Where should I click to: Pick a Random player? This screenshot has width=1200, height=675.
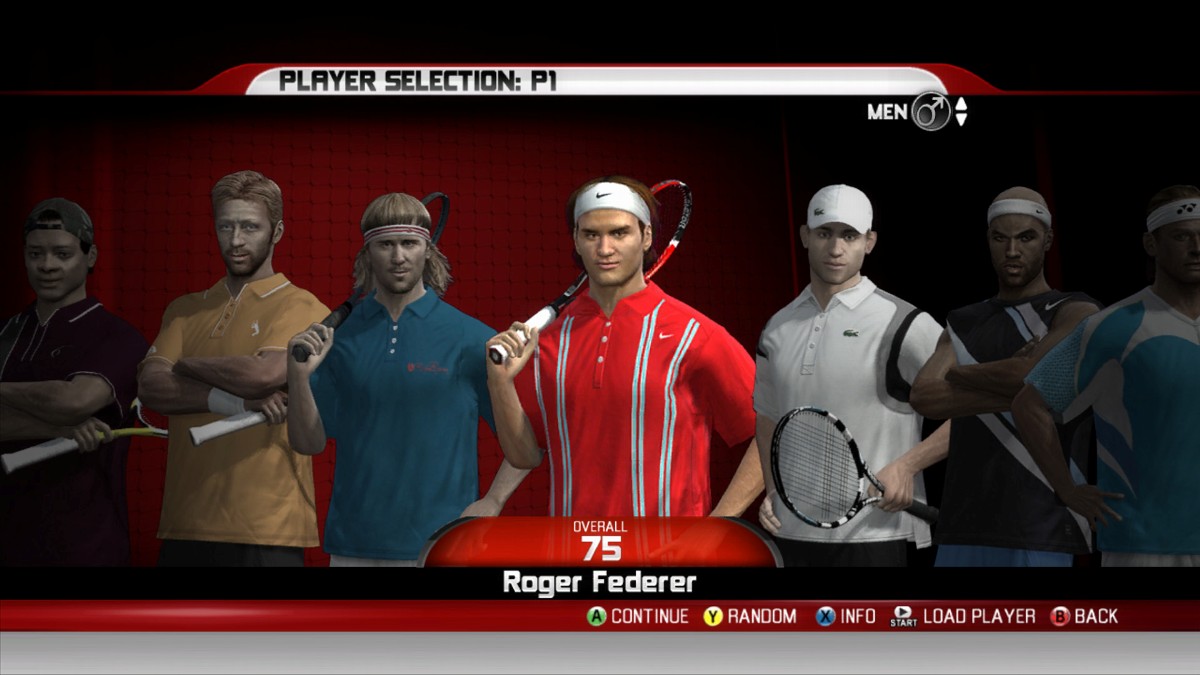(750, 616)
